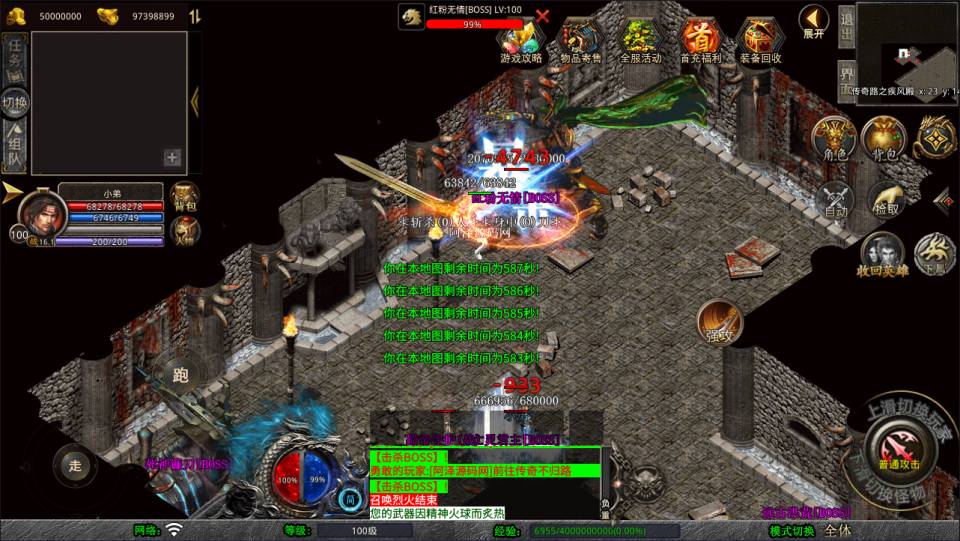Open the 首充福利 first-recharge bonus

[701, 38]
